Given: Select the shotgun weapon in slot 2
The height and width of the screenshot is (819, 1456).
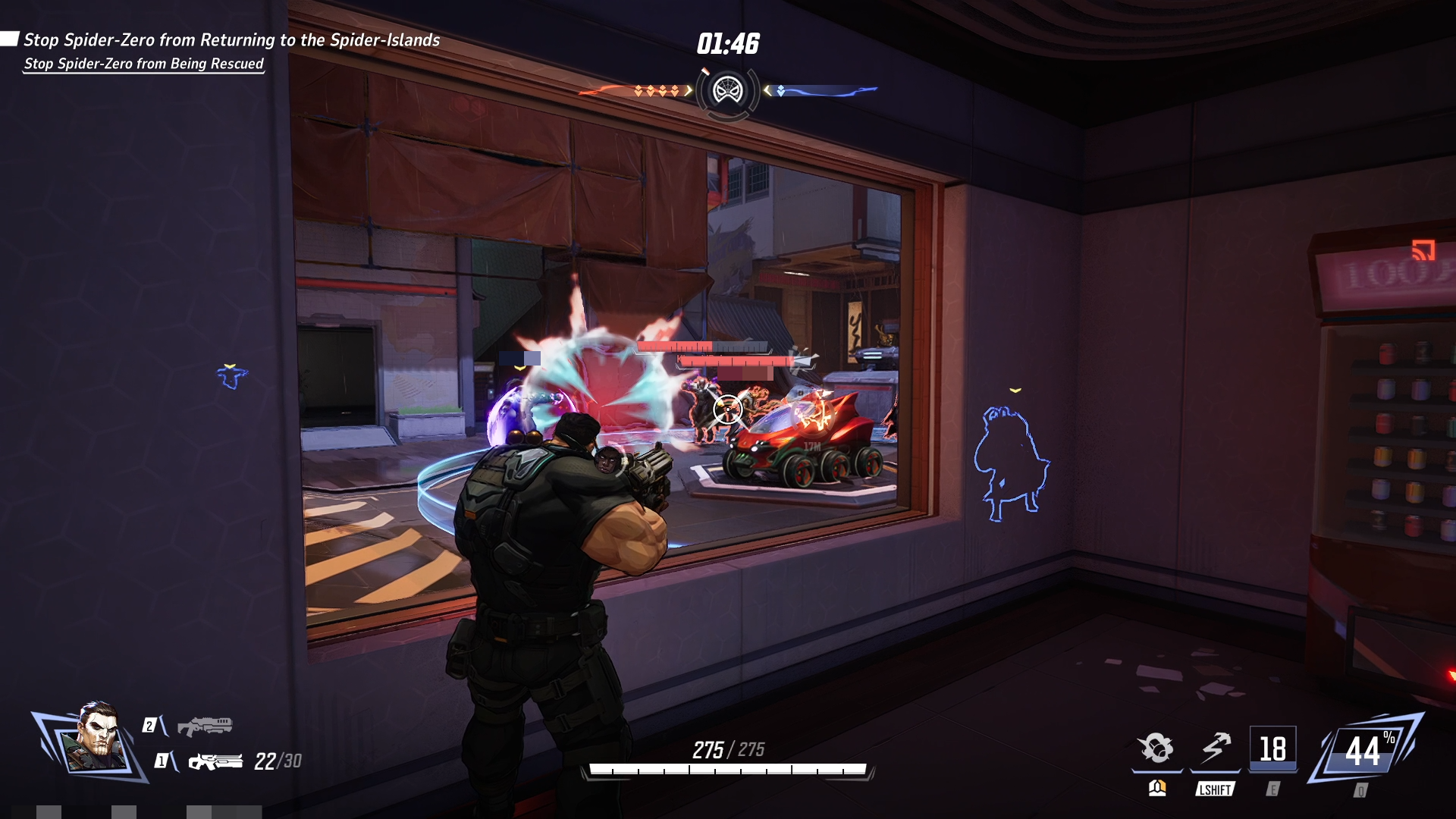Looking at the screenshot, I should pyautogui.click(x=204, y=726).
